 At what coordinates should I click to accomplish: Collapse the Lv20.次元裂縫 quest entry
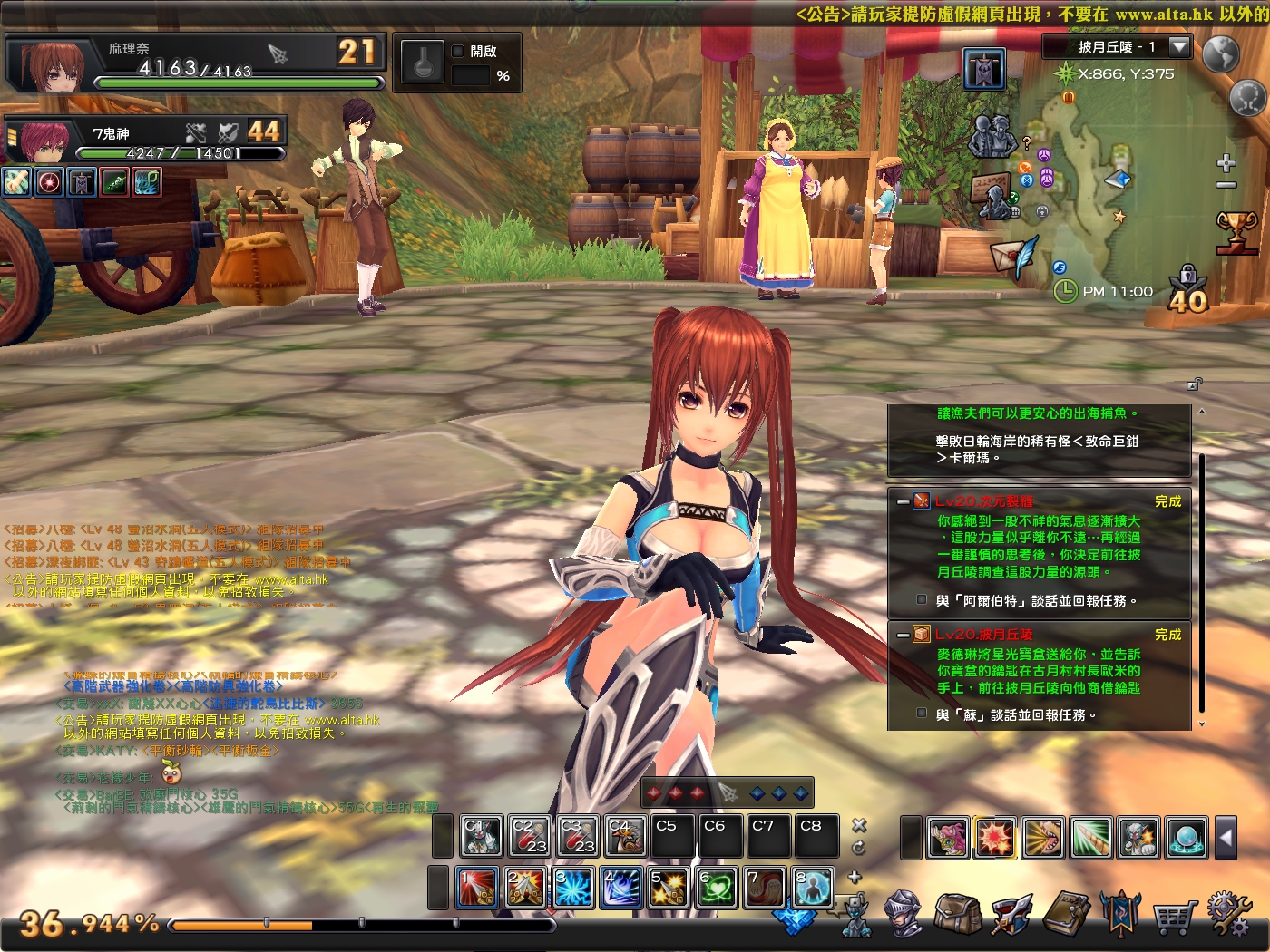(902, 500)
